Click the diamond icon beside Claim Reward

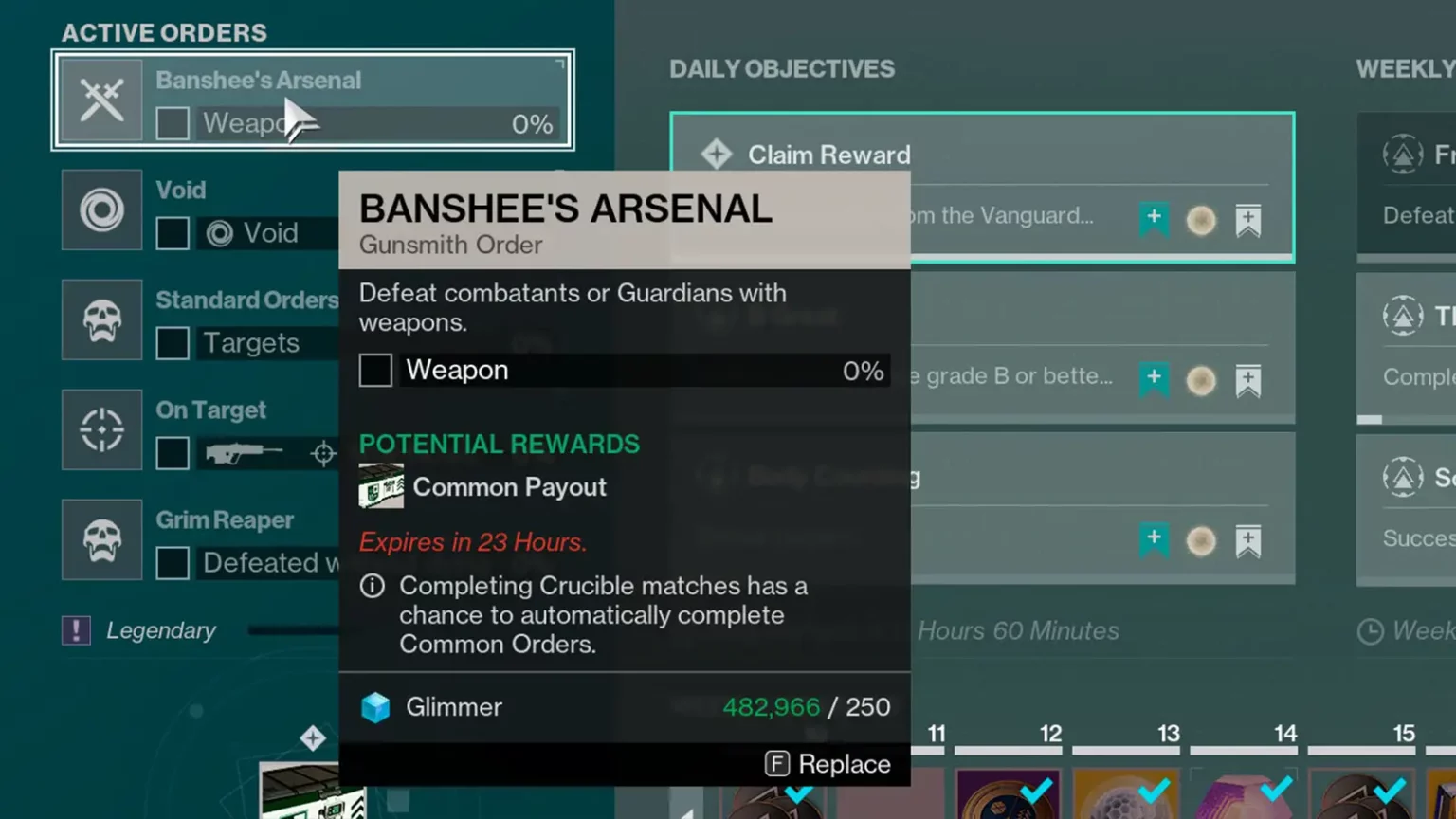(x=718, y=155)
